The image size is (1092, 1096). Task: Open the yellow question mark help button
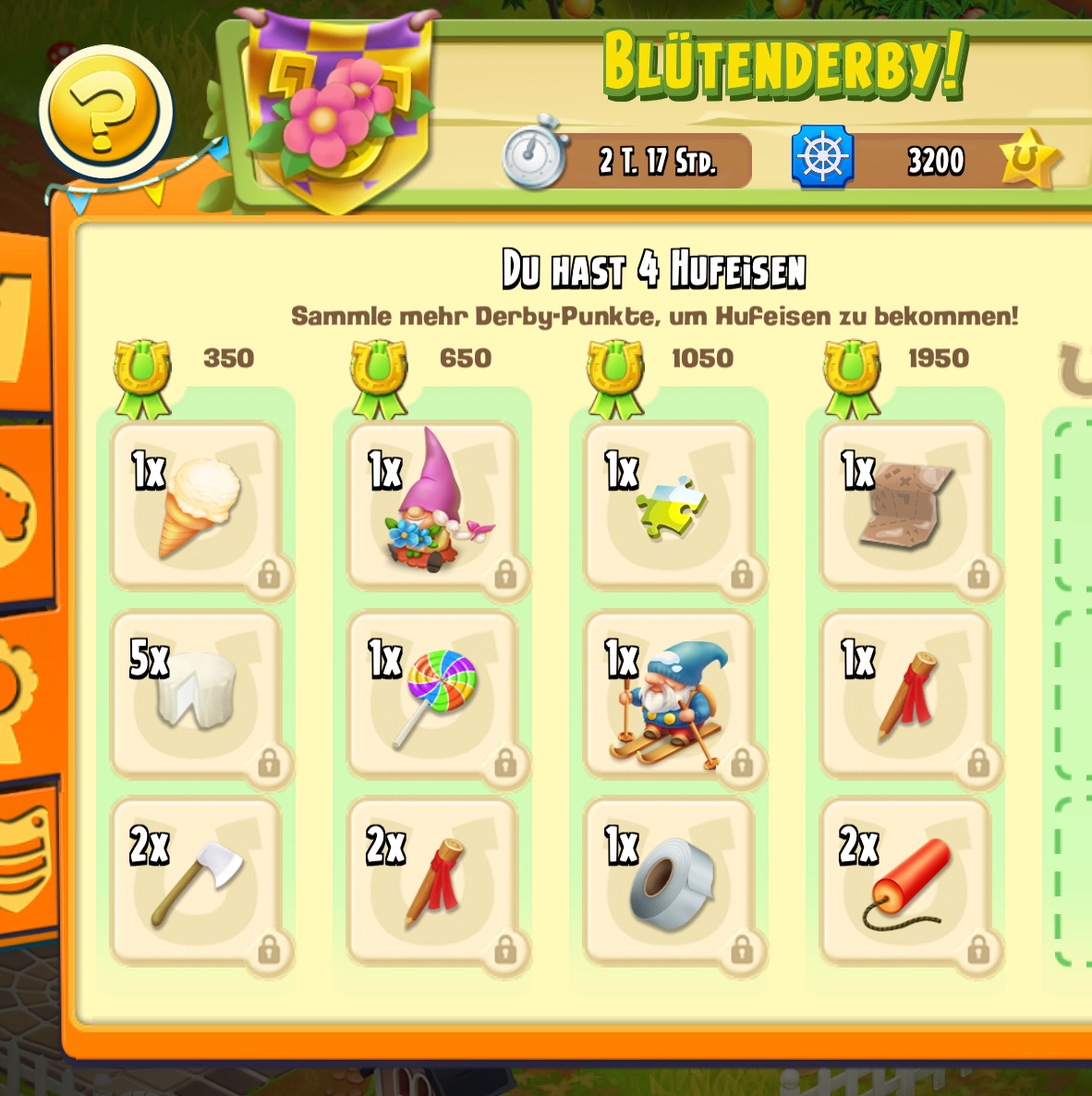(x=105, y=113)
